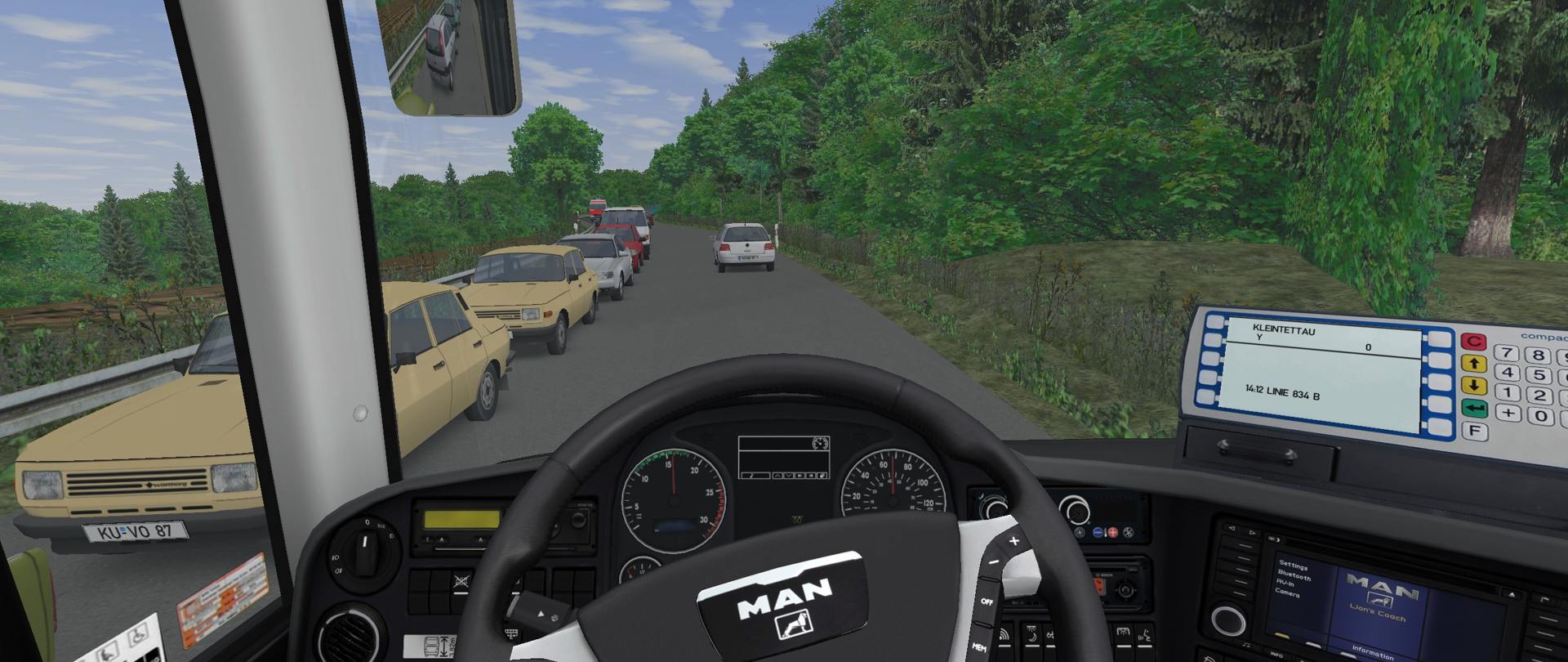Viewport: 1568px width, 662px height.
Task: Open Settings on the infotainment screen
Action: pyautogui.click(x=1293, y=566)
